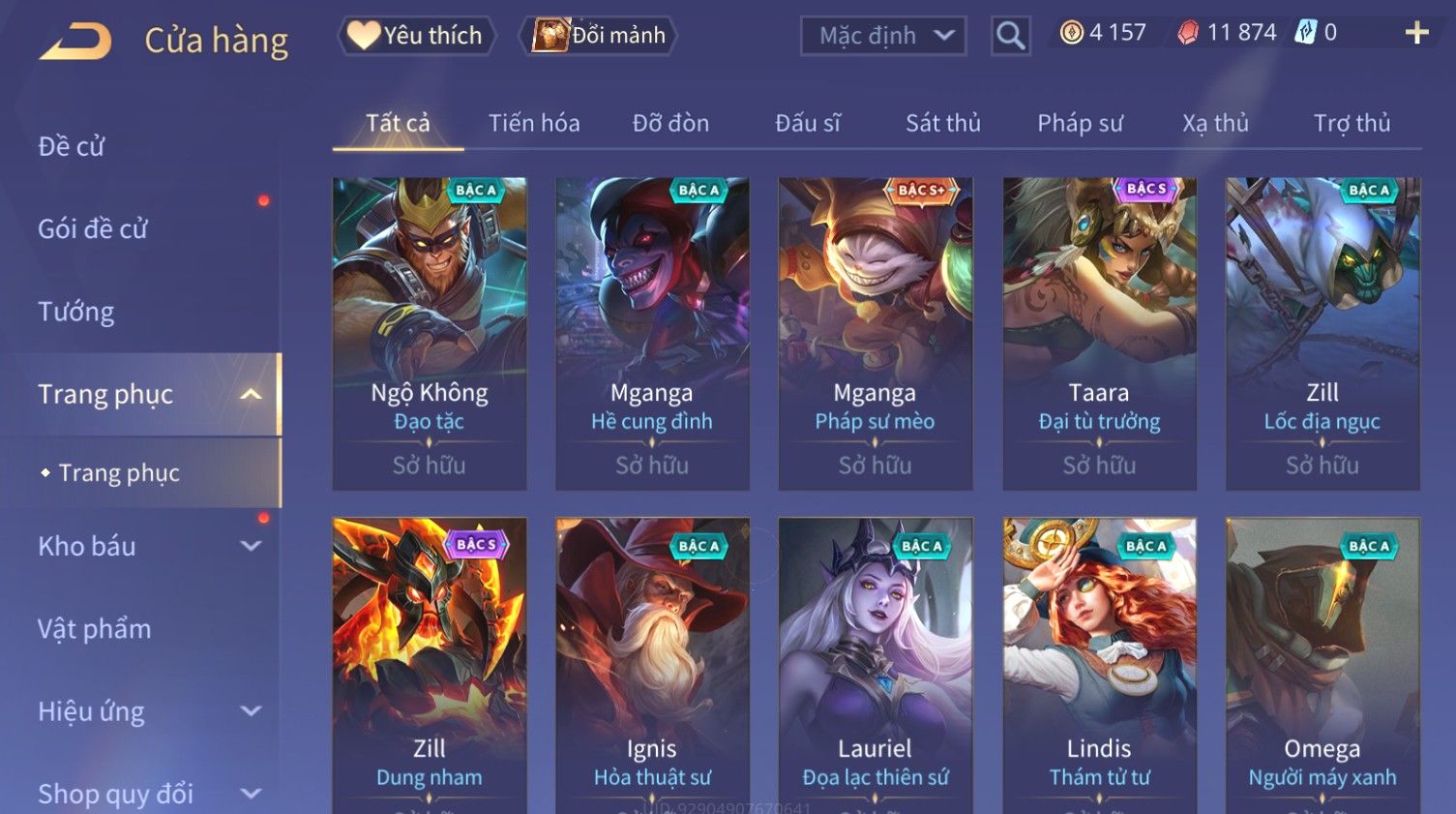The width and height of the screenshot is (1456, 814).
Task: Choose the Mganga Pháp sư mèo skin
Action: click(875, 332)
